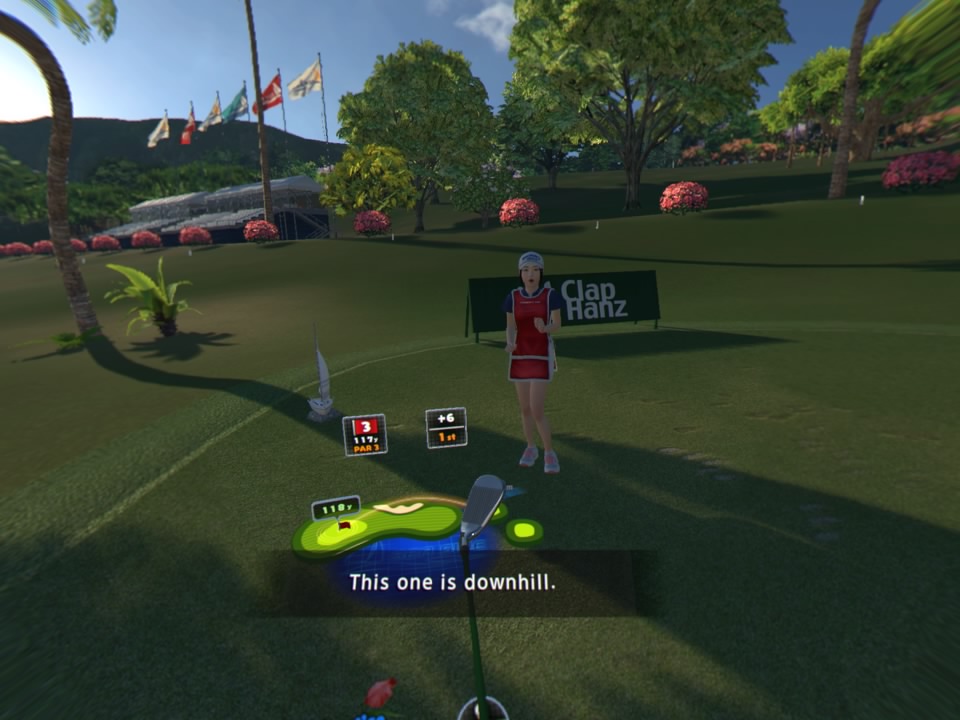
Task: Open the hole 3 par 3 info card
Action: coord(365,435)
